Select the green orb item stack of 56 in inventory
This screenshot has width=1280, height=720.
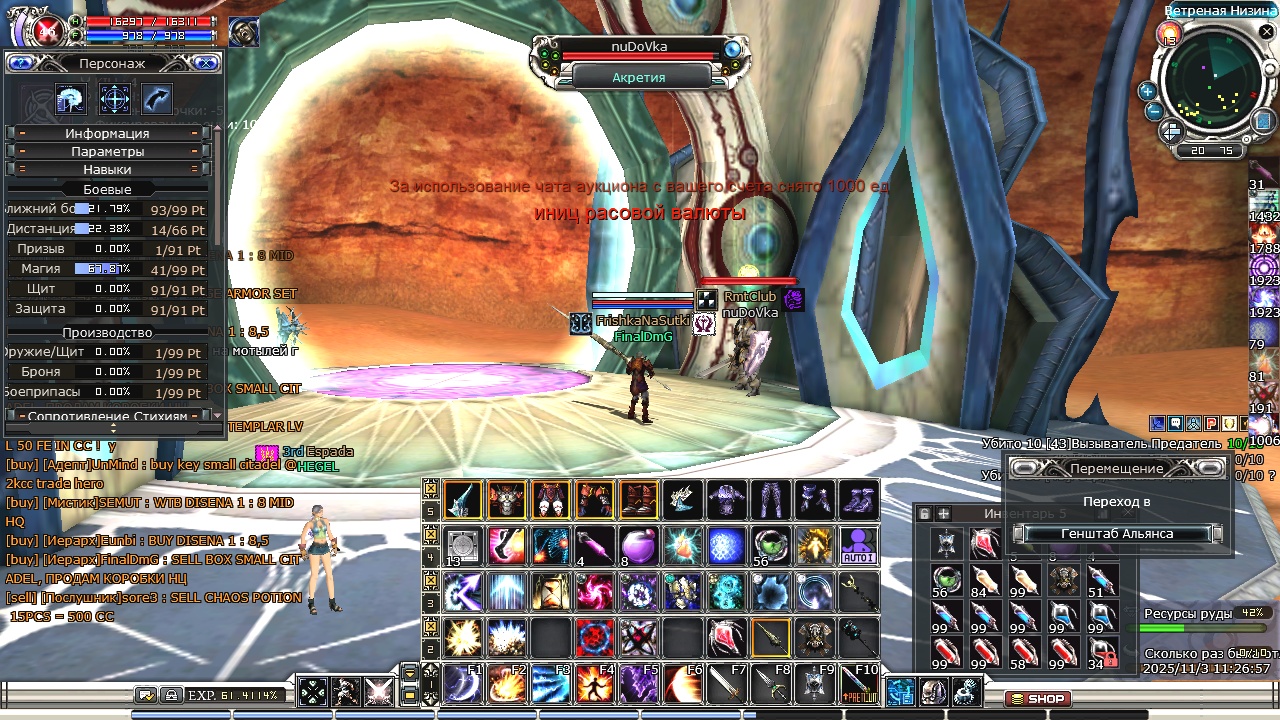946,580
